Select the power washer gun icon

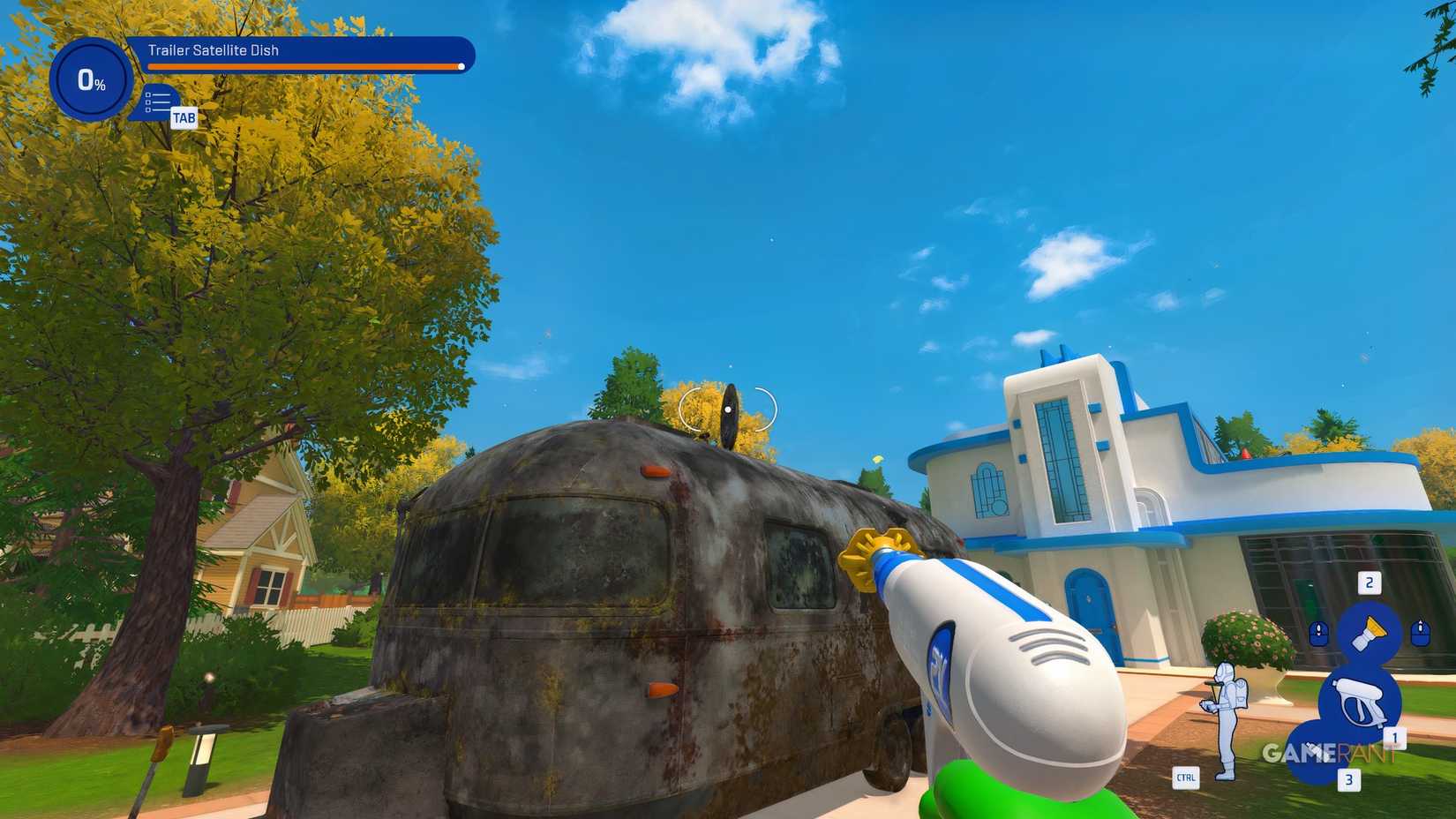1359,700
